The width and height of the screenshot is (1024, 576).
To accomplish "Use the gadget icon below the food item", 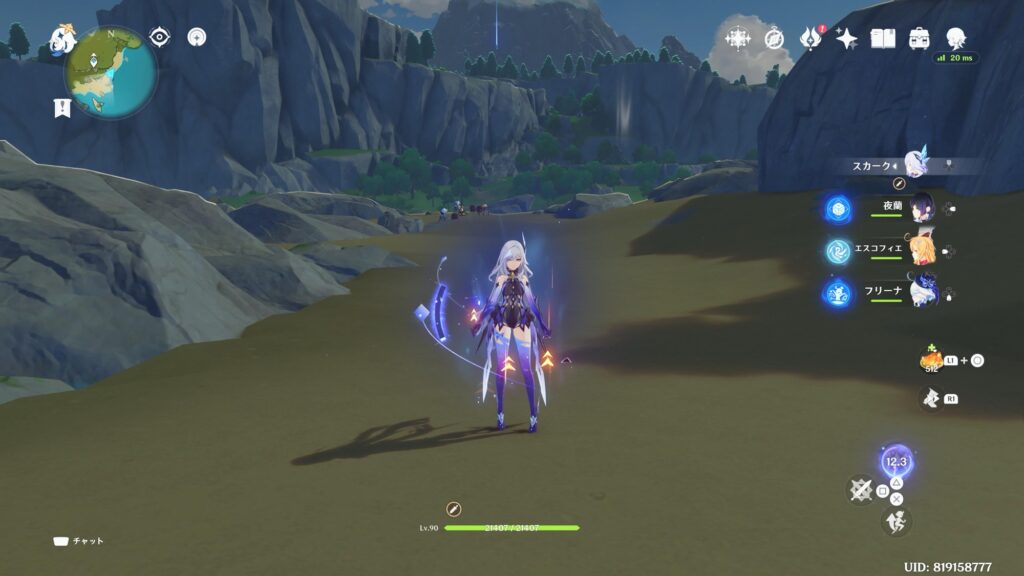I will point(931,399).
